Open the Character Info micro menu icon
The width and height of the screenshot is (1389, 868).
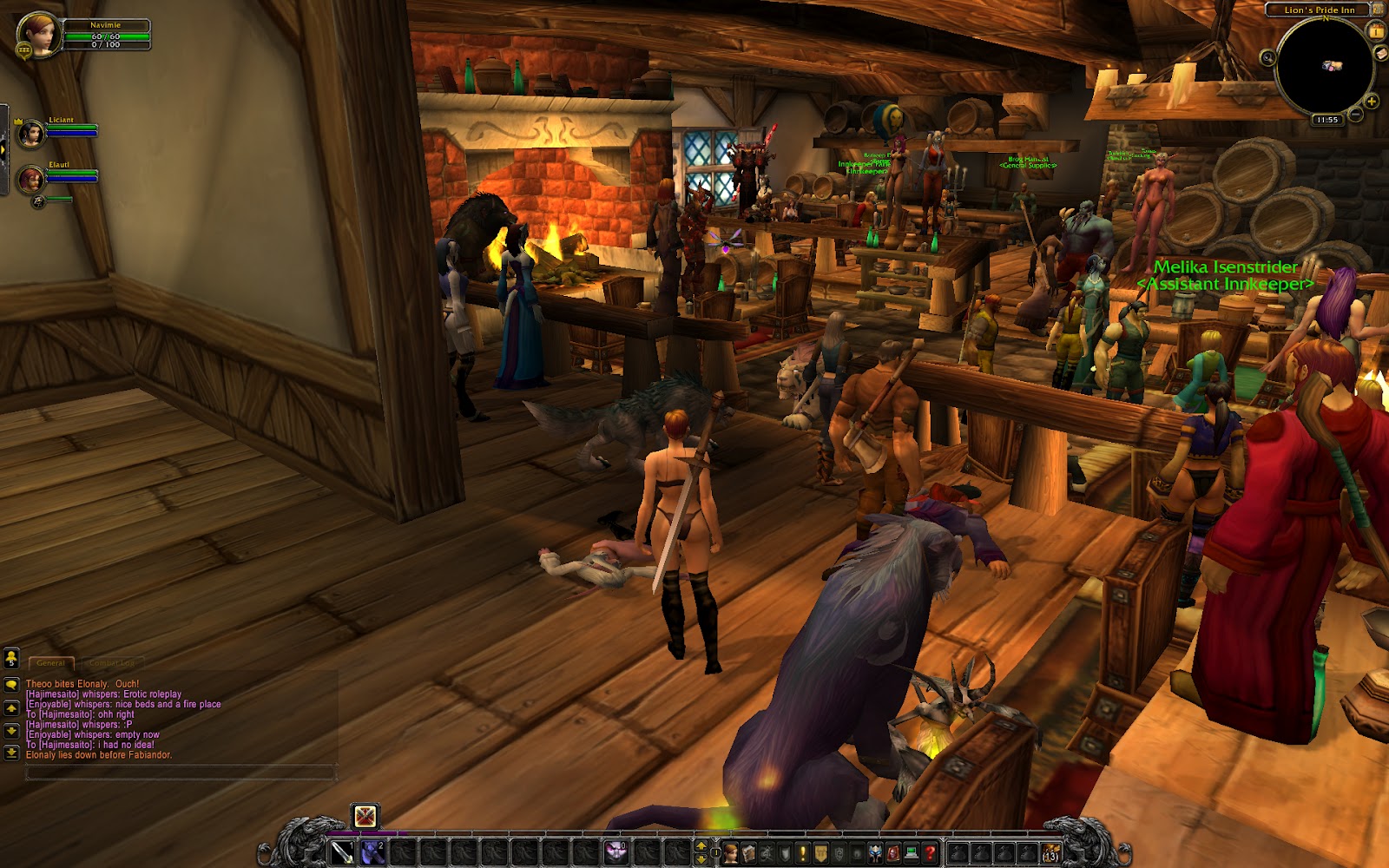click(x=731, y=852)
